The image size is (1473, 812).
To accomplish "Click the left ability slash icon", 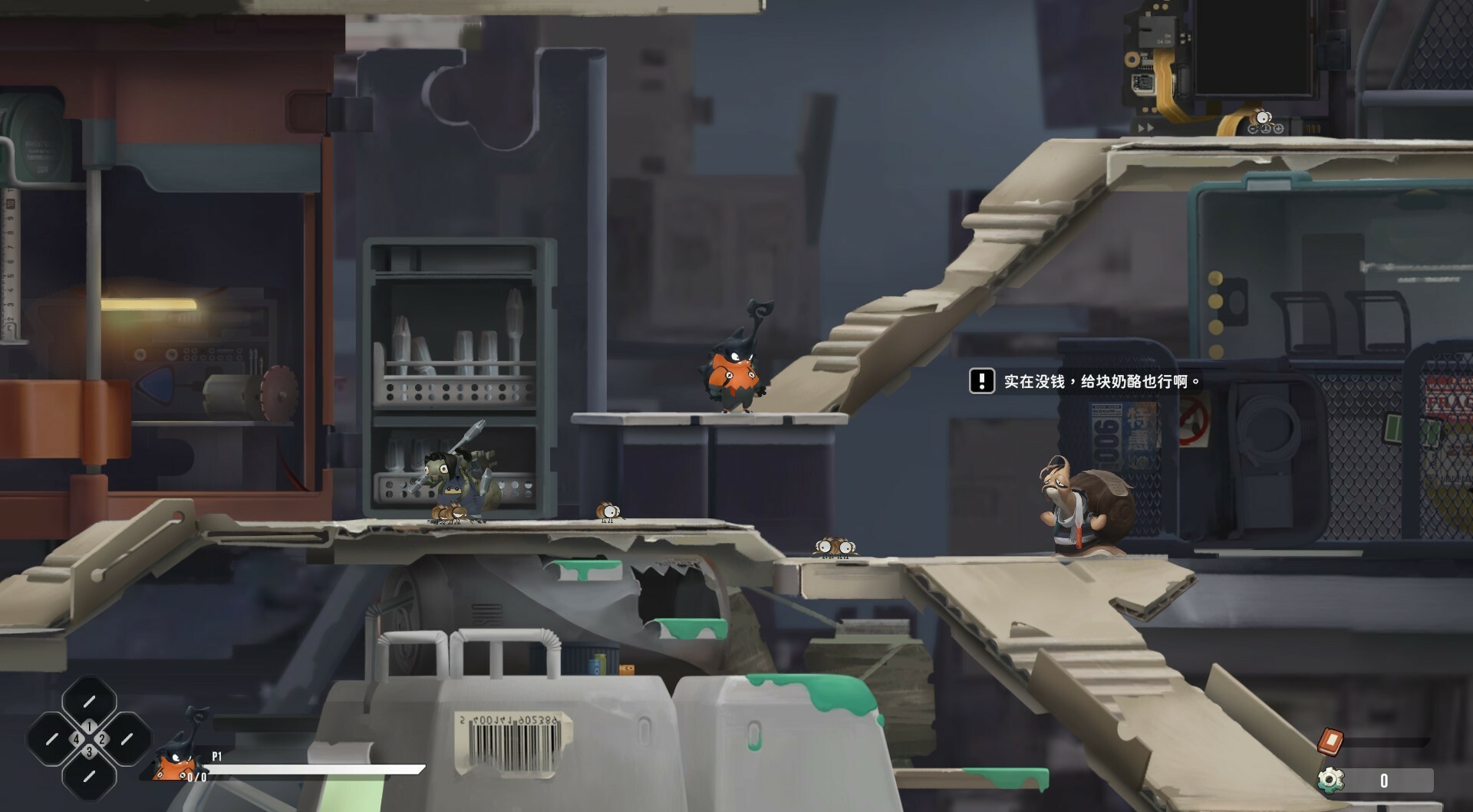I will [53, 738].
